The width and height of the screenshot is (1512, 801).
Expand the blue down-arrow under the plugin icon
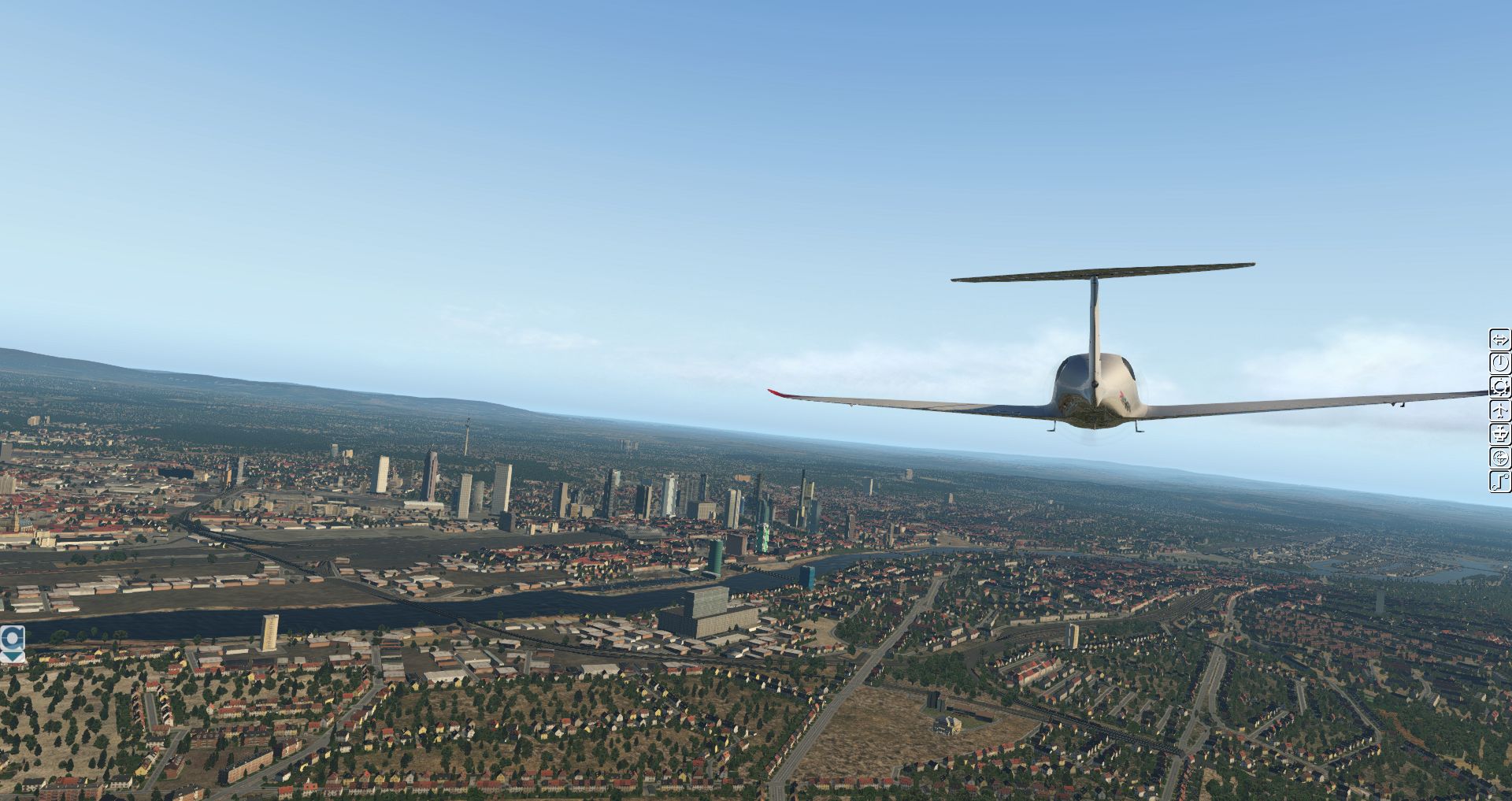[x=13, y=656]
